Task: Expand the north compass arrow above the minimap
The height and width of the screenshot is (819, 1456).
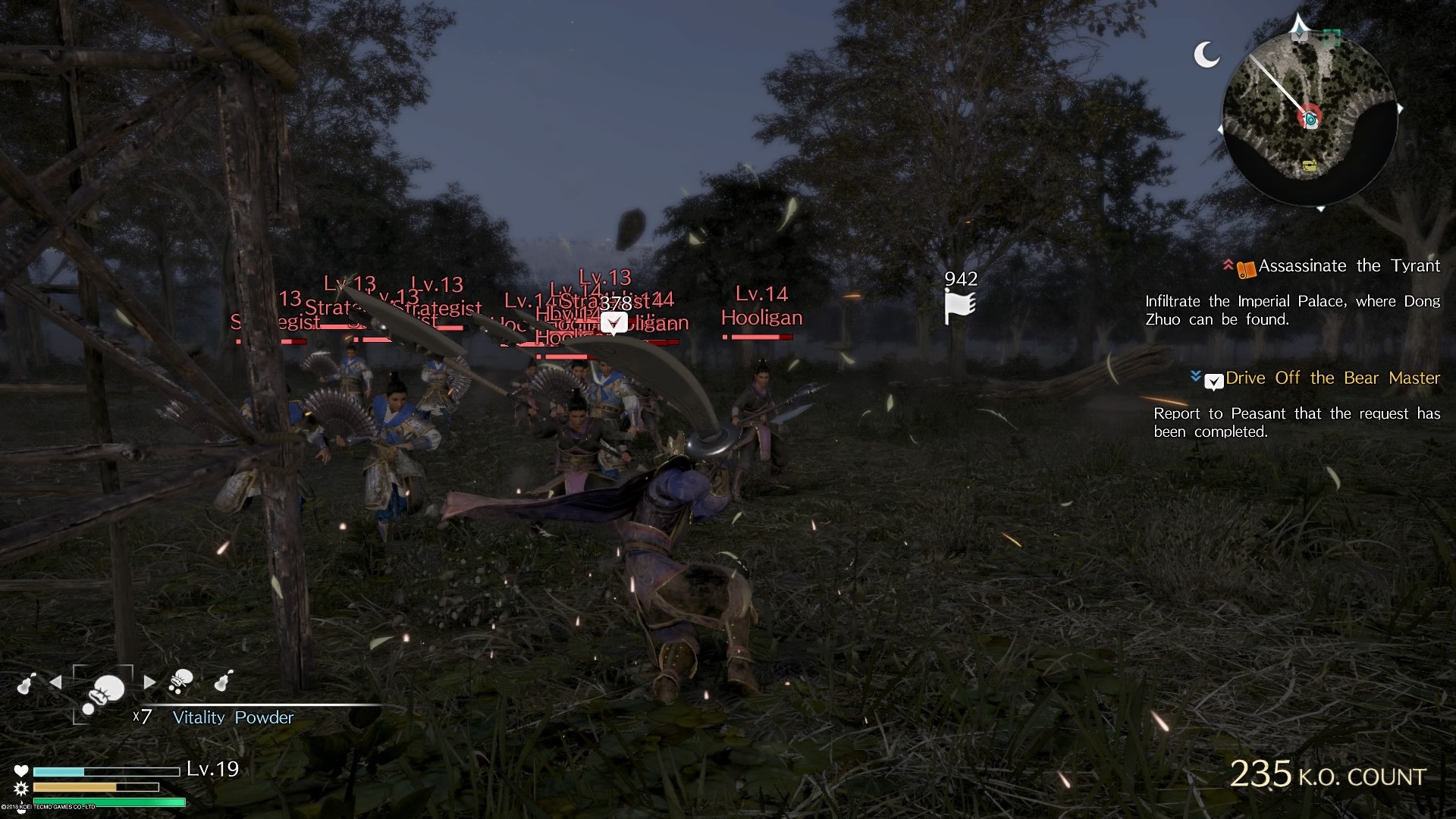Action: tap(1299, 27)
